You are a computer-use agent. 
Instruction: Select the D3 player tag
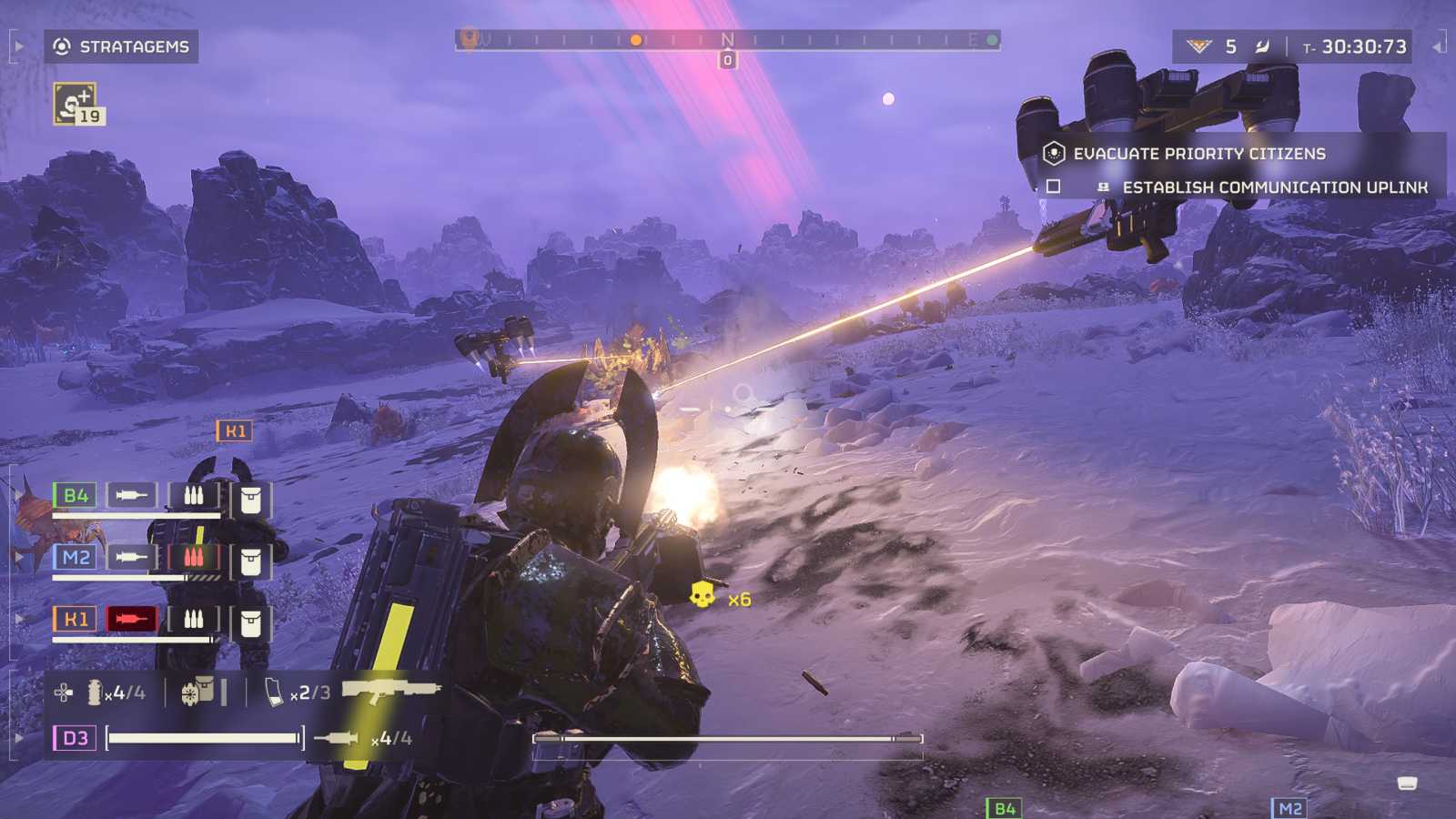tap(75, 737)
